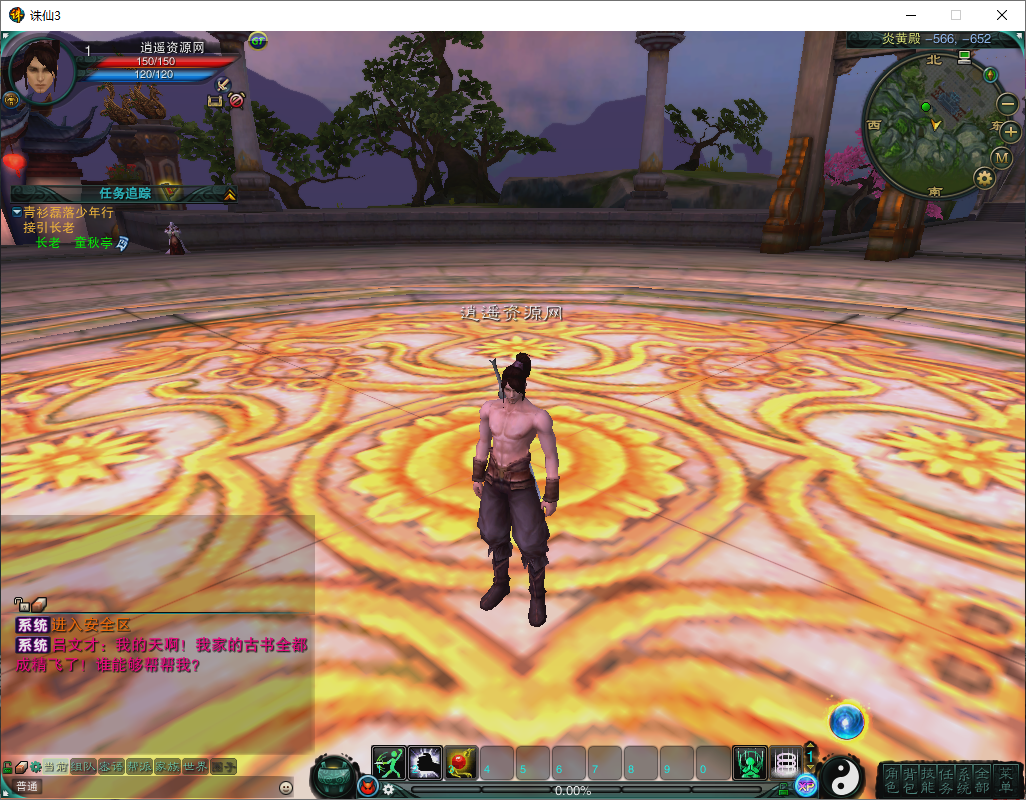Use the white fist skill
Screen dimensions: 1026x800
click(424, 763)
